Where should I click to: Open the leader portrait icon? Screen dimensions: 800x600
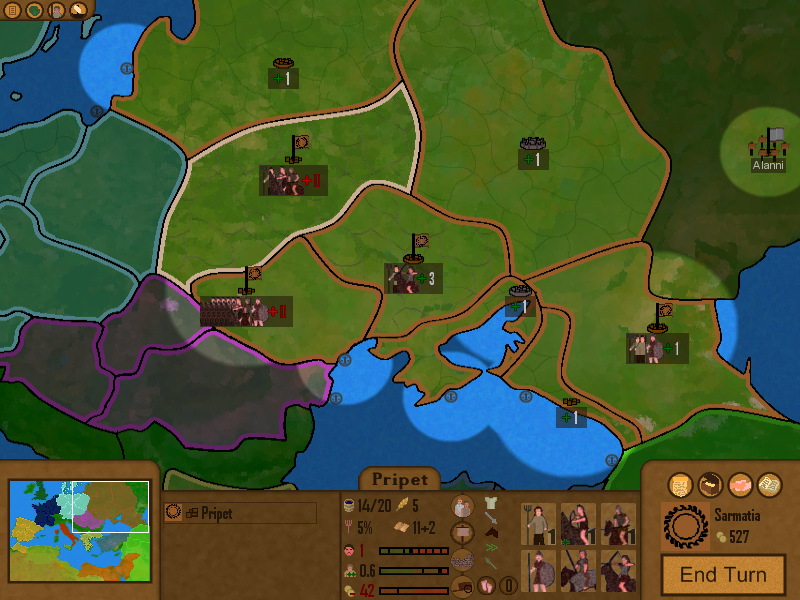pos(56,11)
